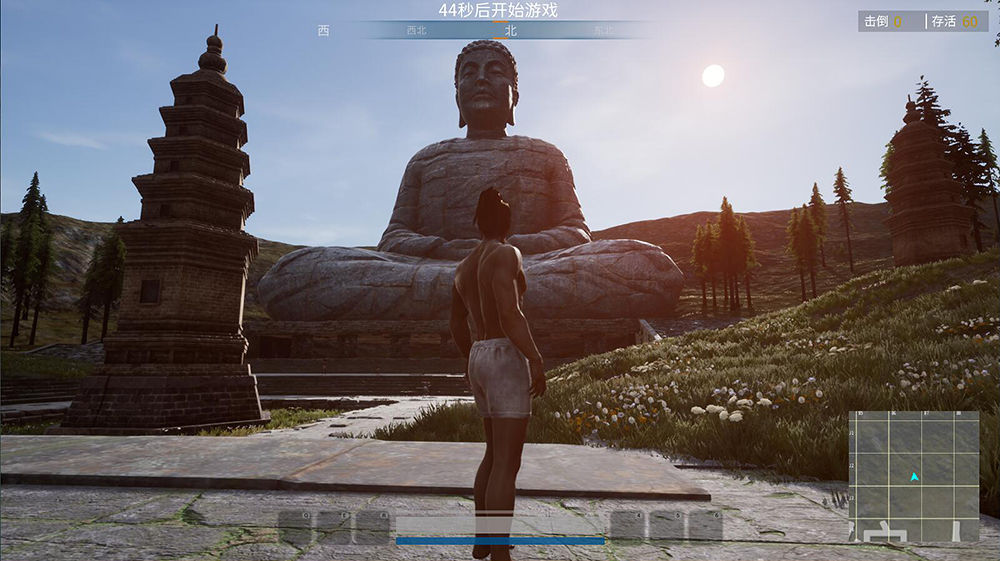1000x561 pixels.
Task: Open the minimap in the corner
Action: (914, 476)
